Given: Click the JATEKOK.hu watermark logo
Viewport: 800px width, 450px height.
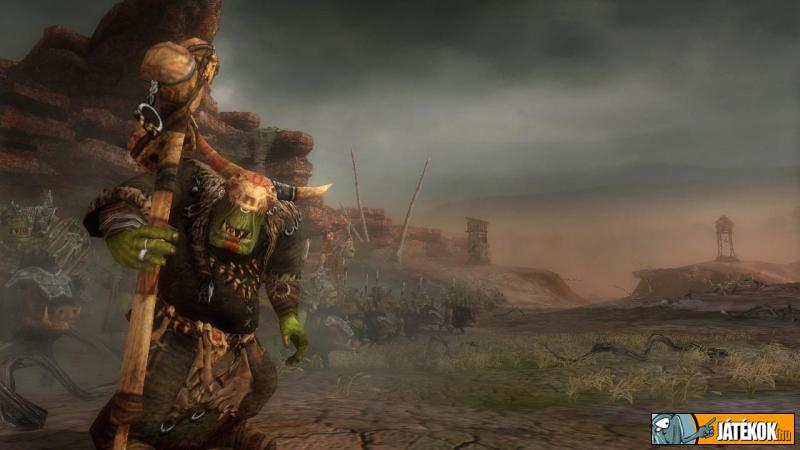Looking at the screenshot, I should tap(722, 429).
